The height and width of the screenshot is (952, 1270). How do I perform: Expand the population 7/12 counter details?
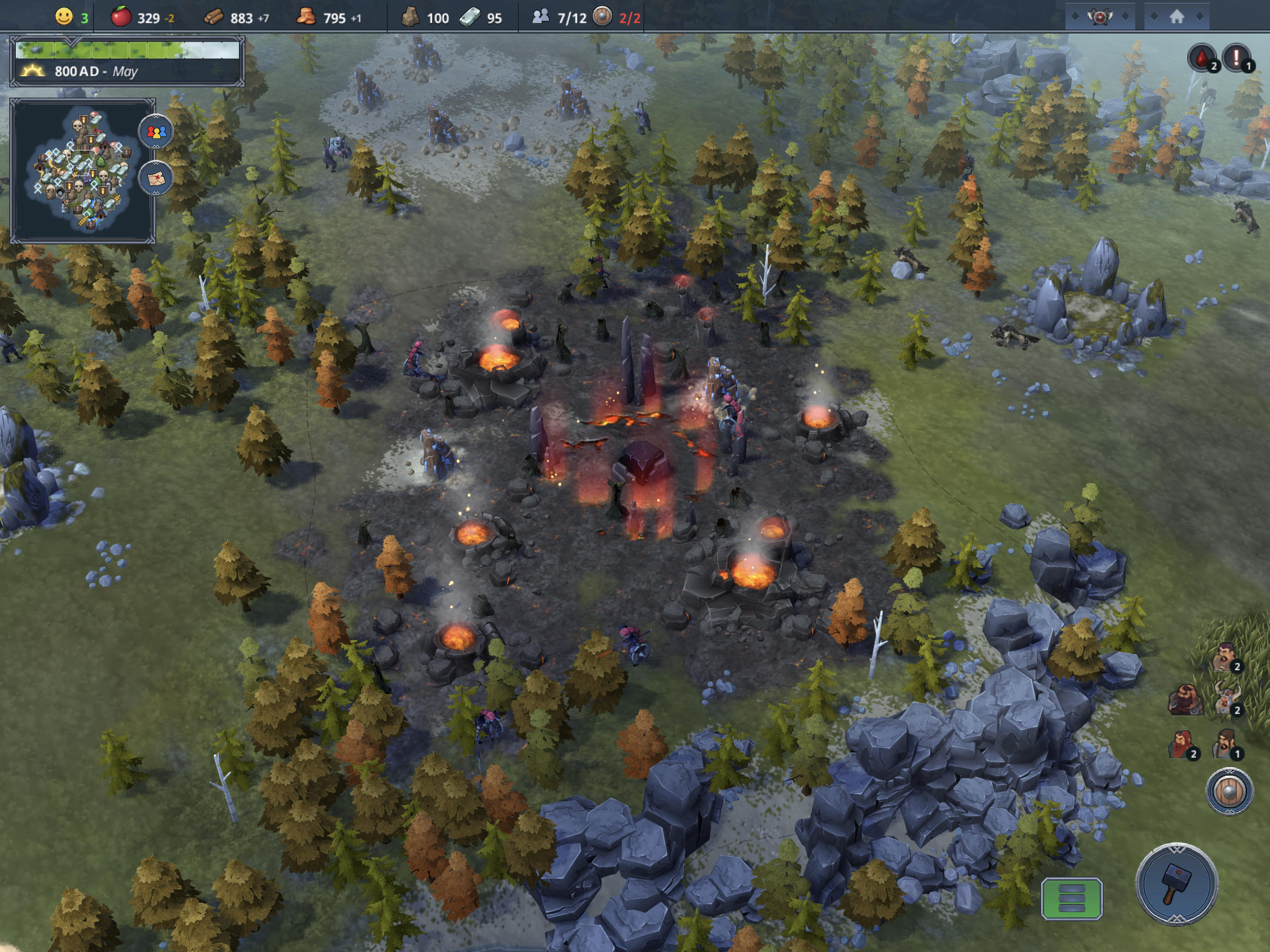557,18
